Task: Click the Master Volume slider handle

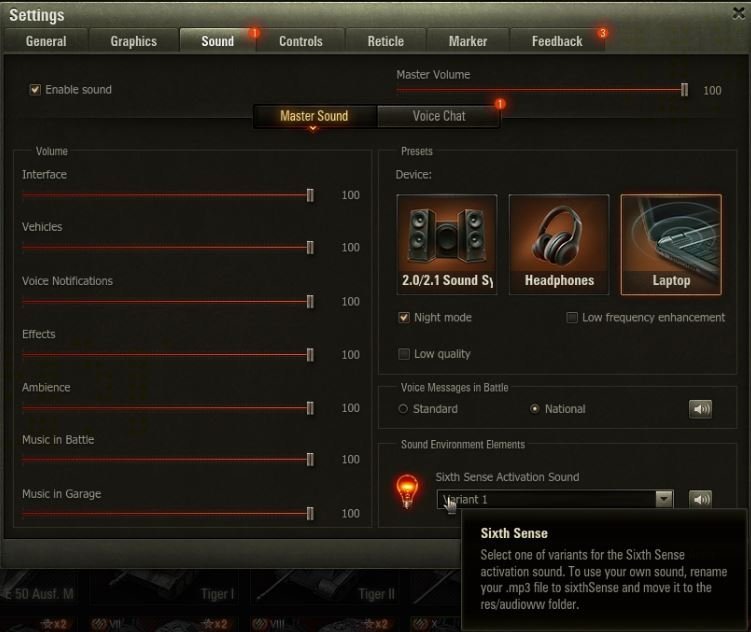Action: pos(685,90)
